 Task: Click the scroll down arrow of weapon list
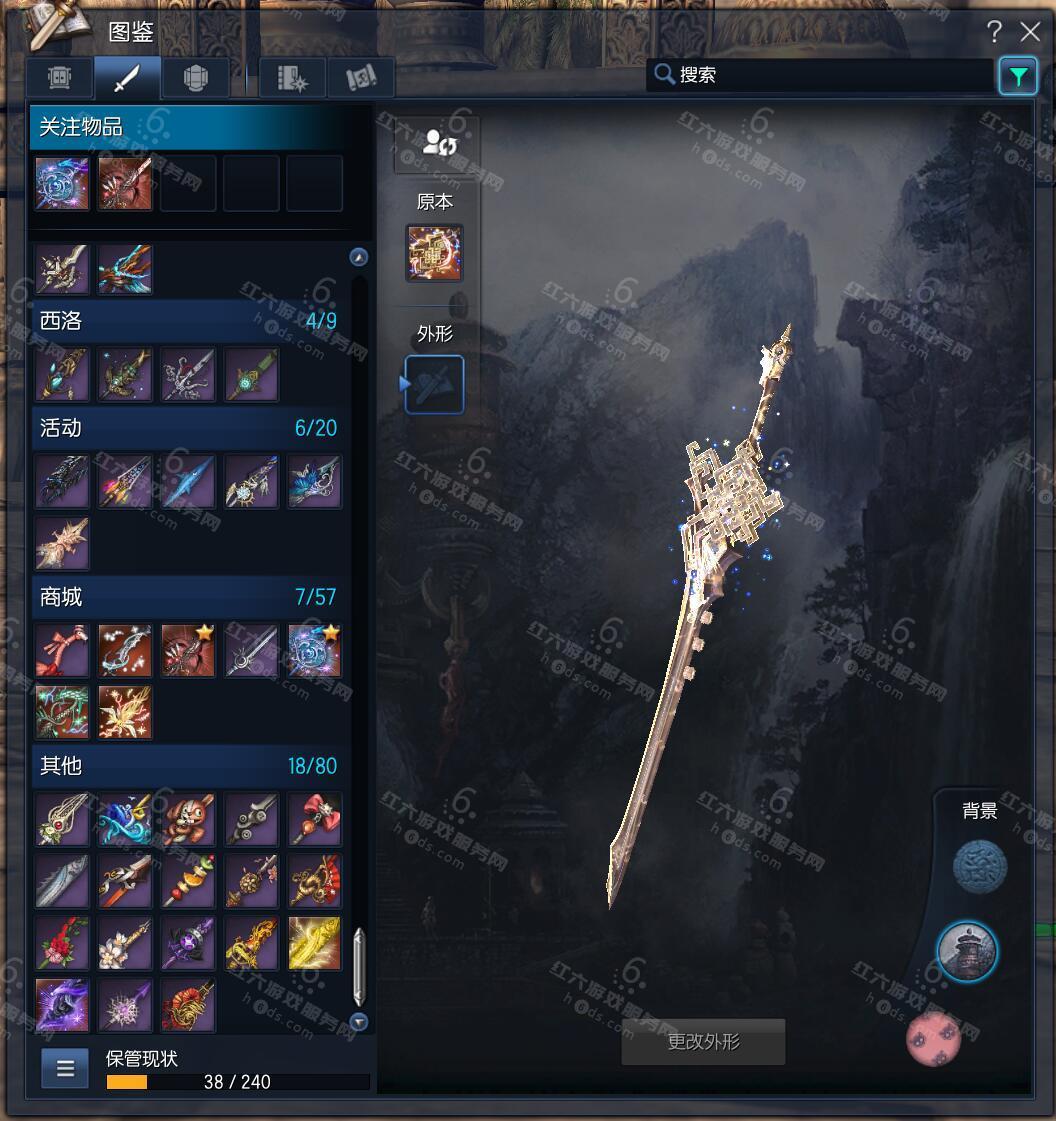(359, 1021)
